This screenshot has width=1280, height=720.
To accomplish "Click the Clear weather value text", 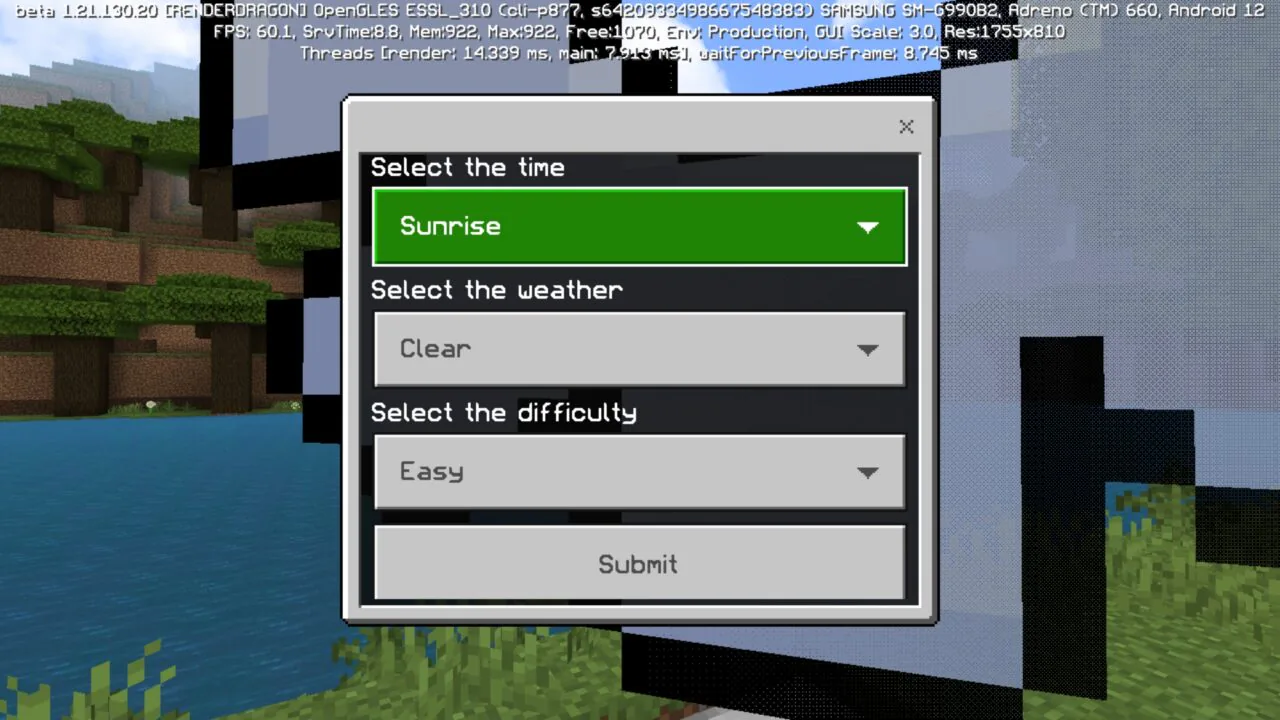I will click(435, 349).
